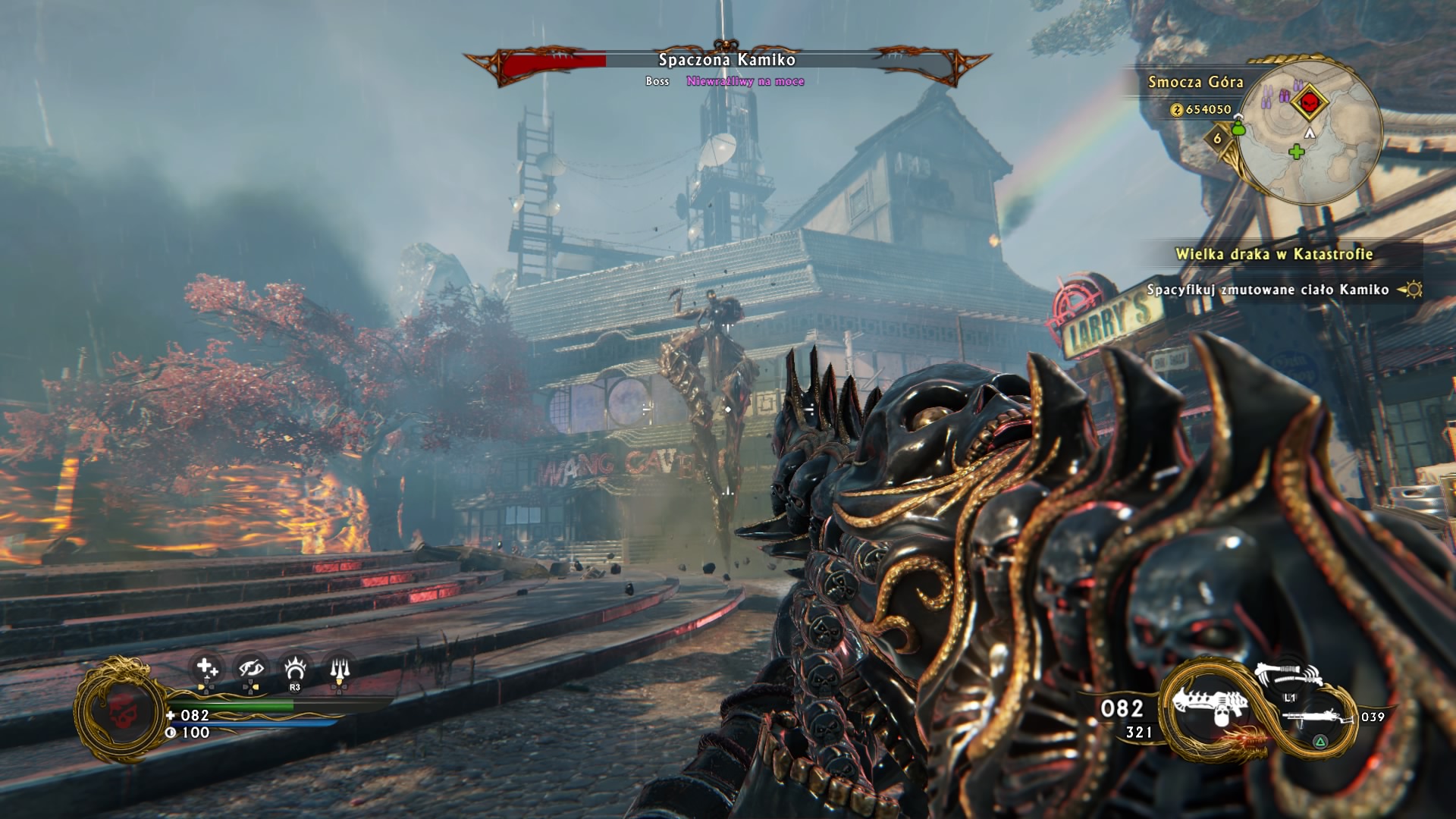Switch to the clawed blade melee weapon
The height and width of the screenshot is (819, 1456).
tap(1288, 673)
